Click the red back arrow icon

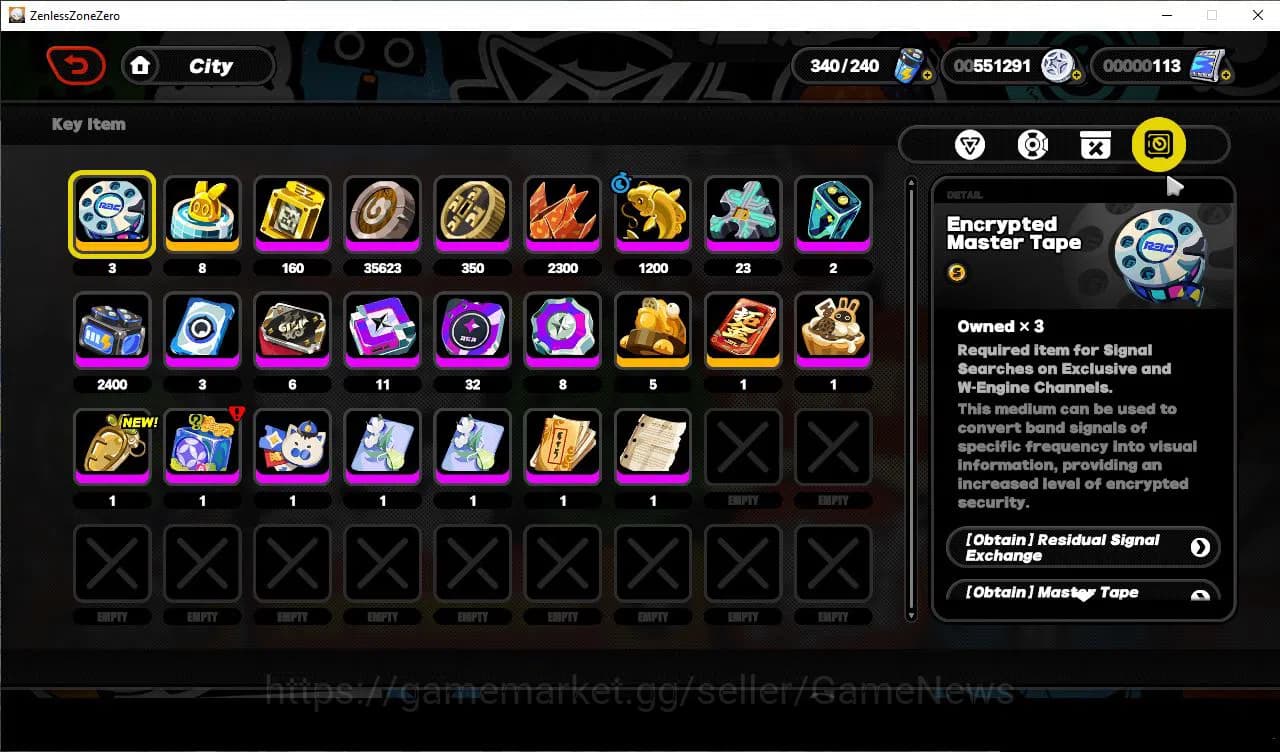tap(76, 65)
